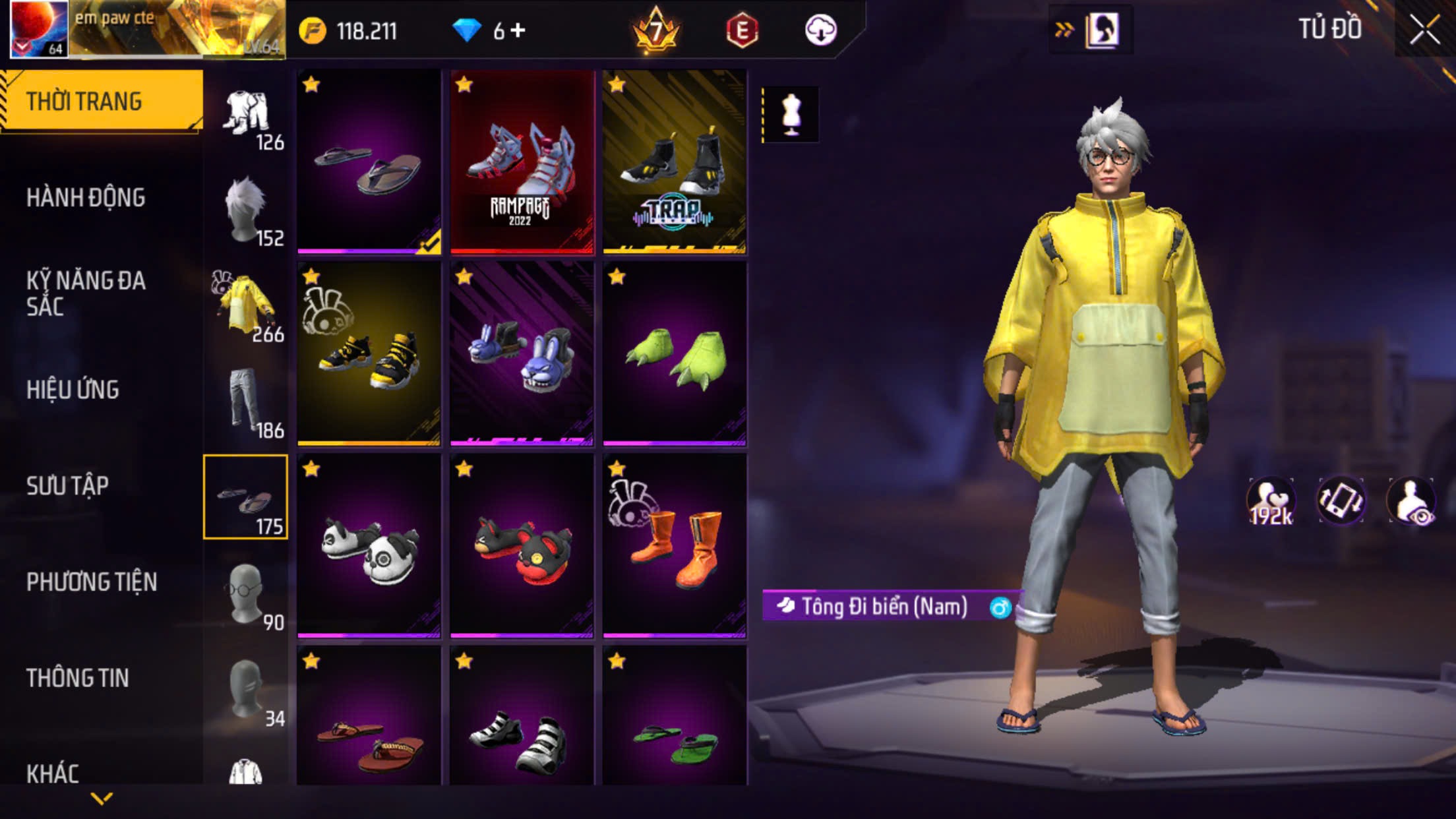This screenshot has height=819, width=1456.
Task: Select the Trap black-yellow sneakers
Action: click(675, 162)
